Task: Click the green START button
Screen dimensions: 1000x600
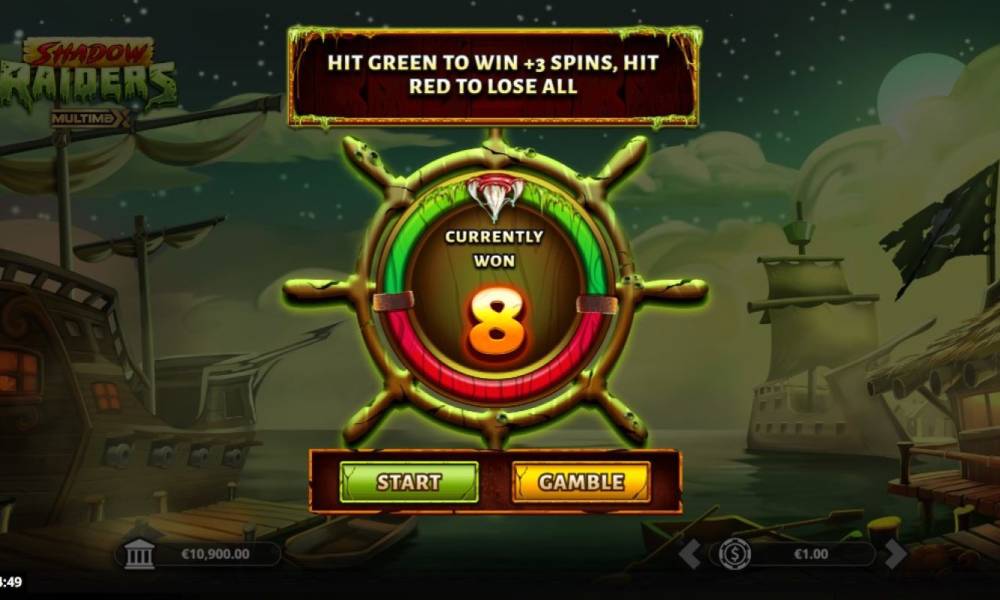Action: pos(409,482)
